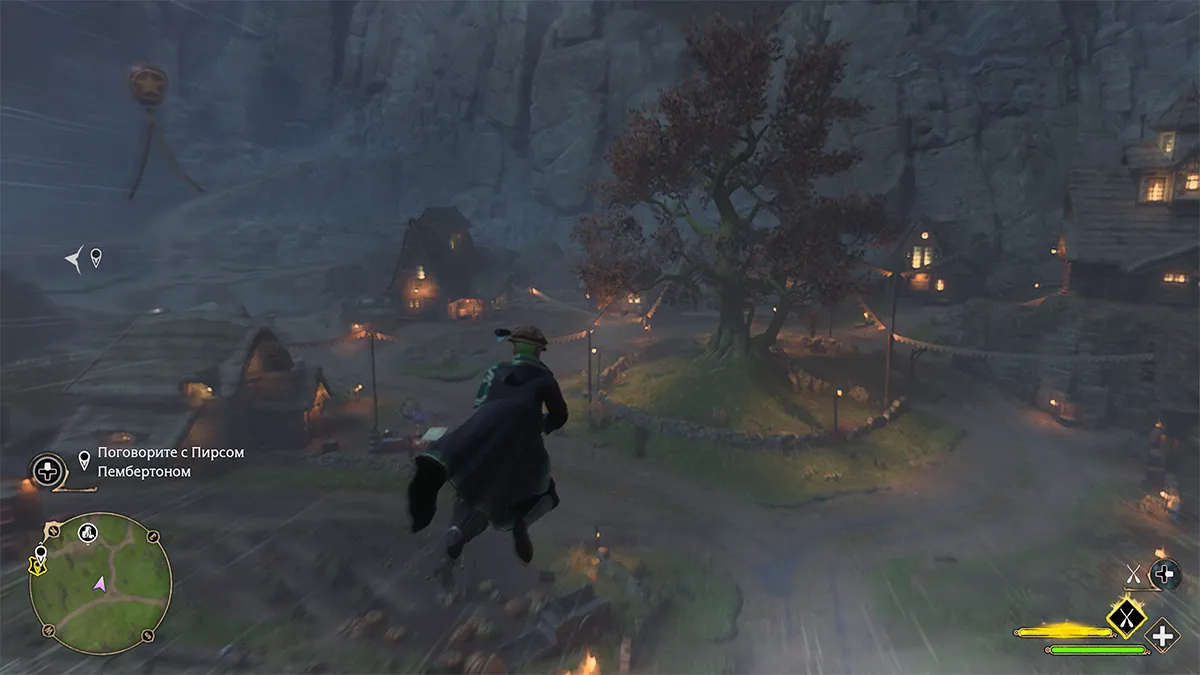
Task: Select the building marker on the minimap
Action: pyautogui.click(x=88, y=531)
